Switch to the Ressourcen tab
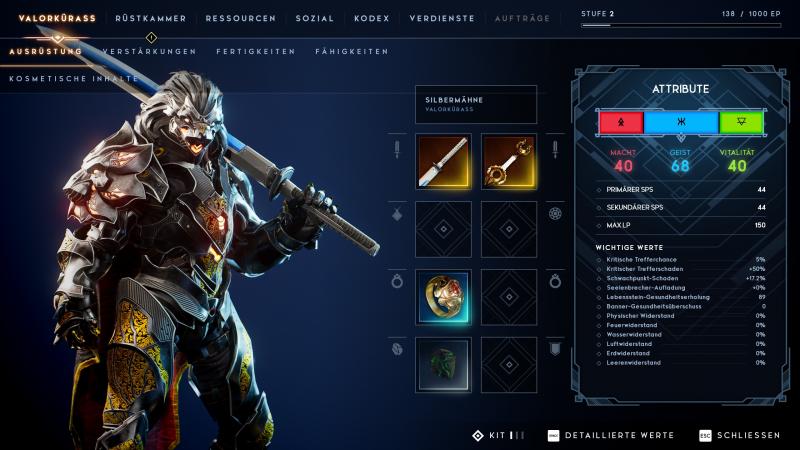Image resolution: width=800 pixels, height=450 pixels. [x=241, y=18]
